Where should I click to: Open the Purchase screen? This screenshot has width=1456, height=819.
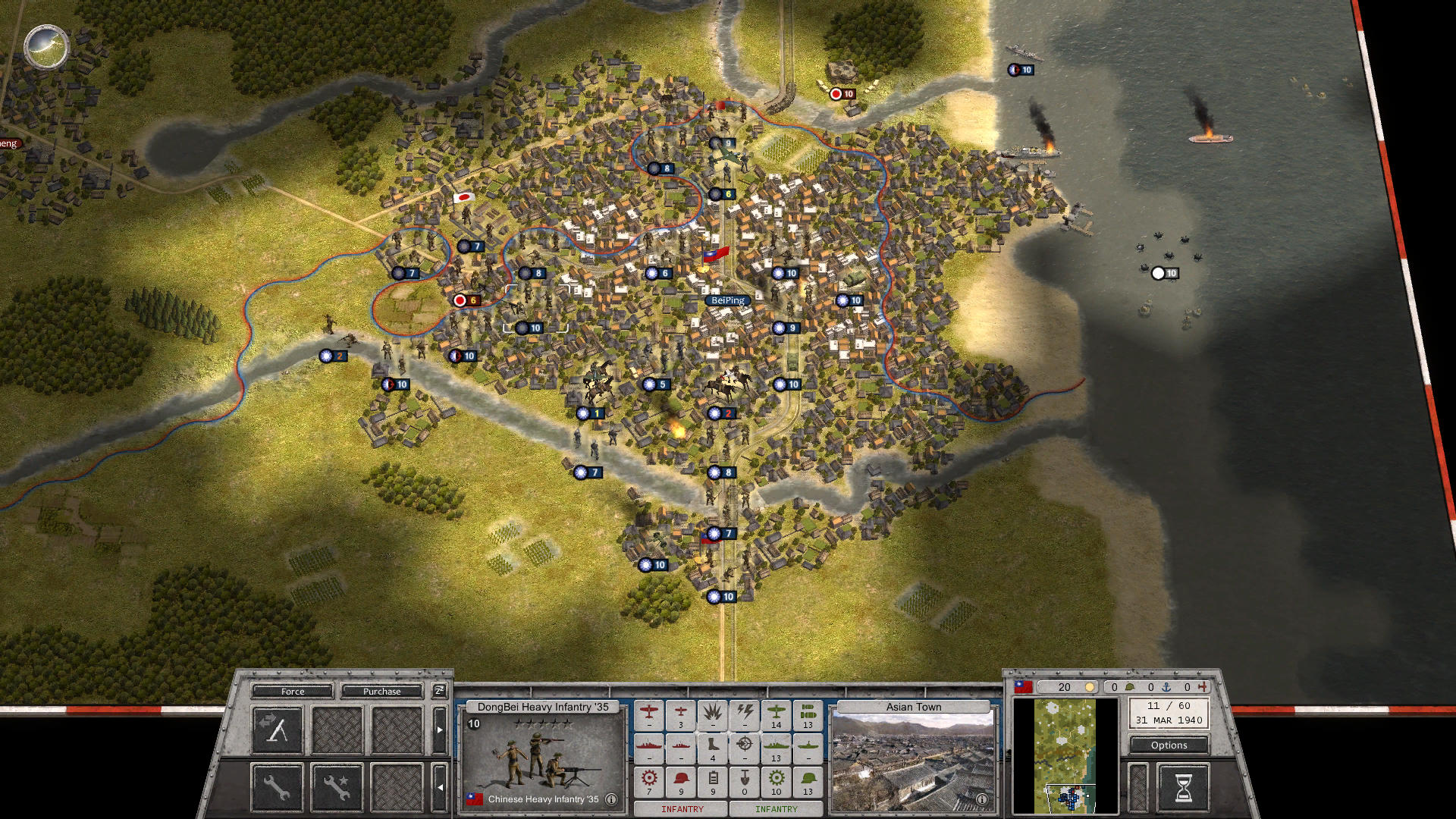[x=383, y=692]
